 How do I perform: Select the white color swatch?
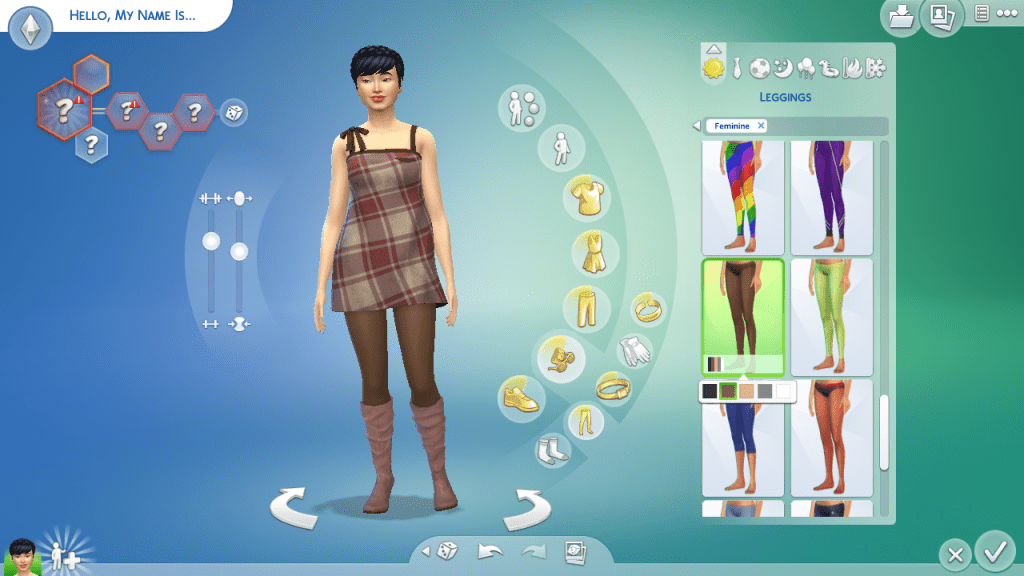(x=784, y=391)
